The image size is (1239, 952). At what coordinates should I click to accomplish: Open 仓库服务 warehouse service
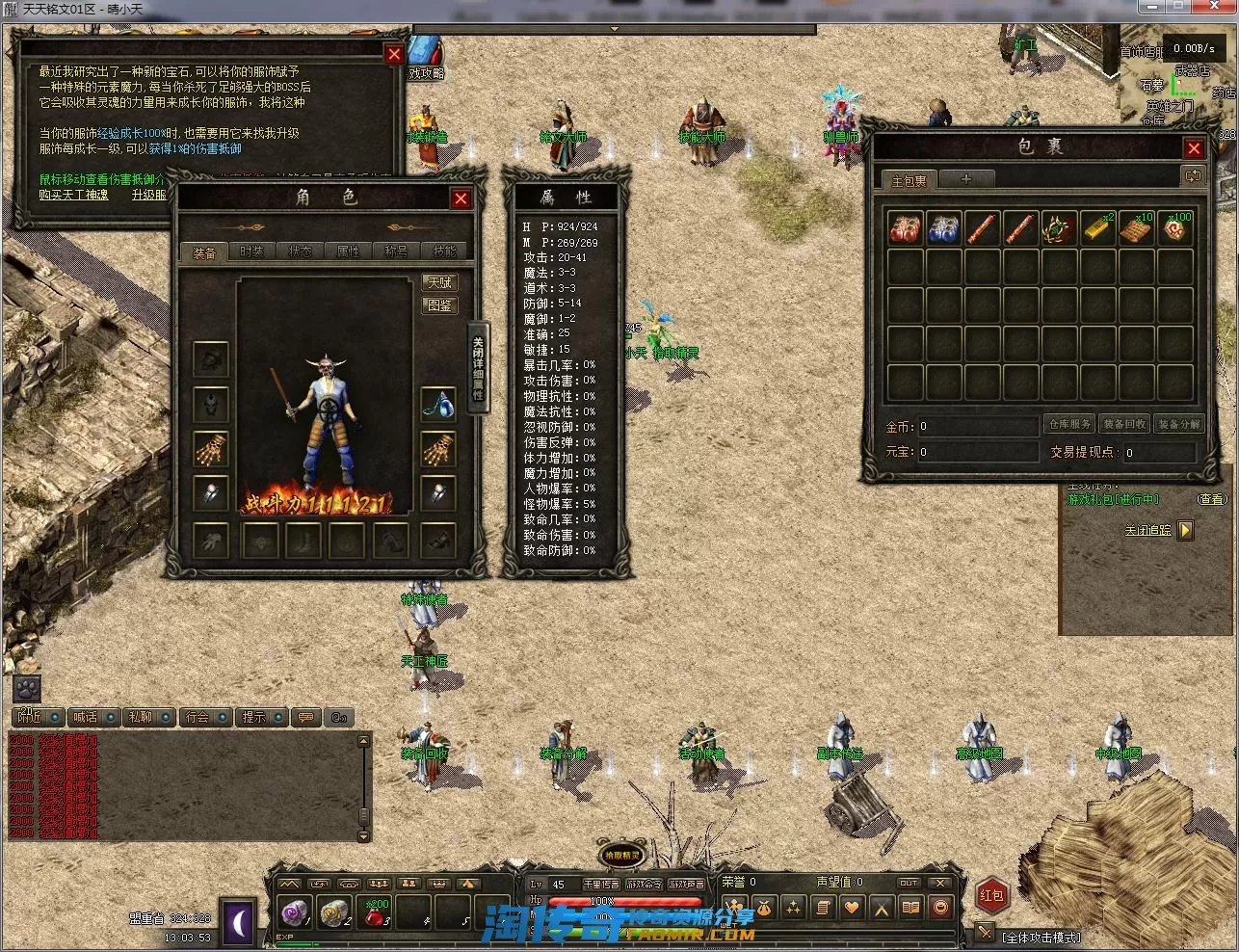pyautogui.click(x=1068, y=424)
